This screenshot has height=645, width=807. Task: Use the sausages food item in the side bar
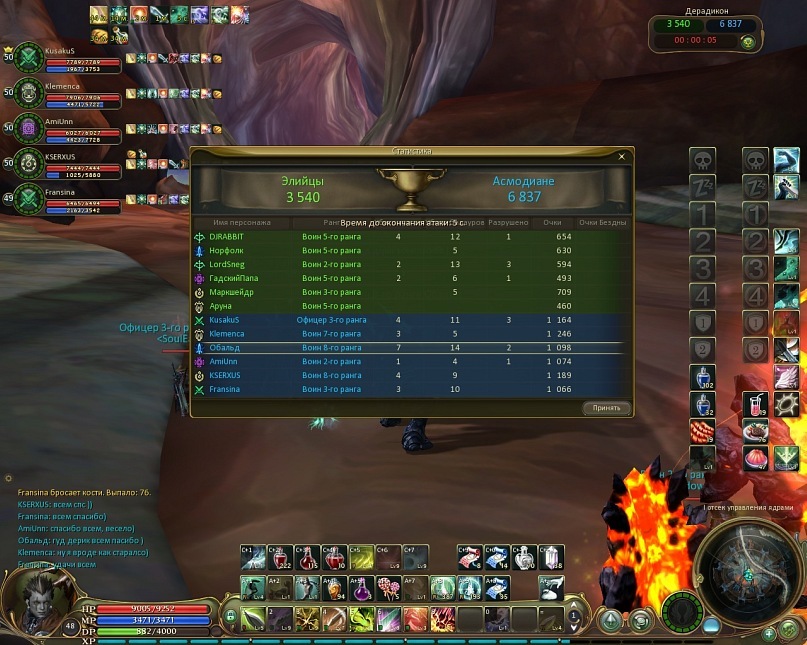coord(702,432)
